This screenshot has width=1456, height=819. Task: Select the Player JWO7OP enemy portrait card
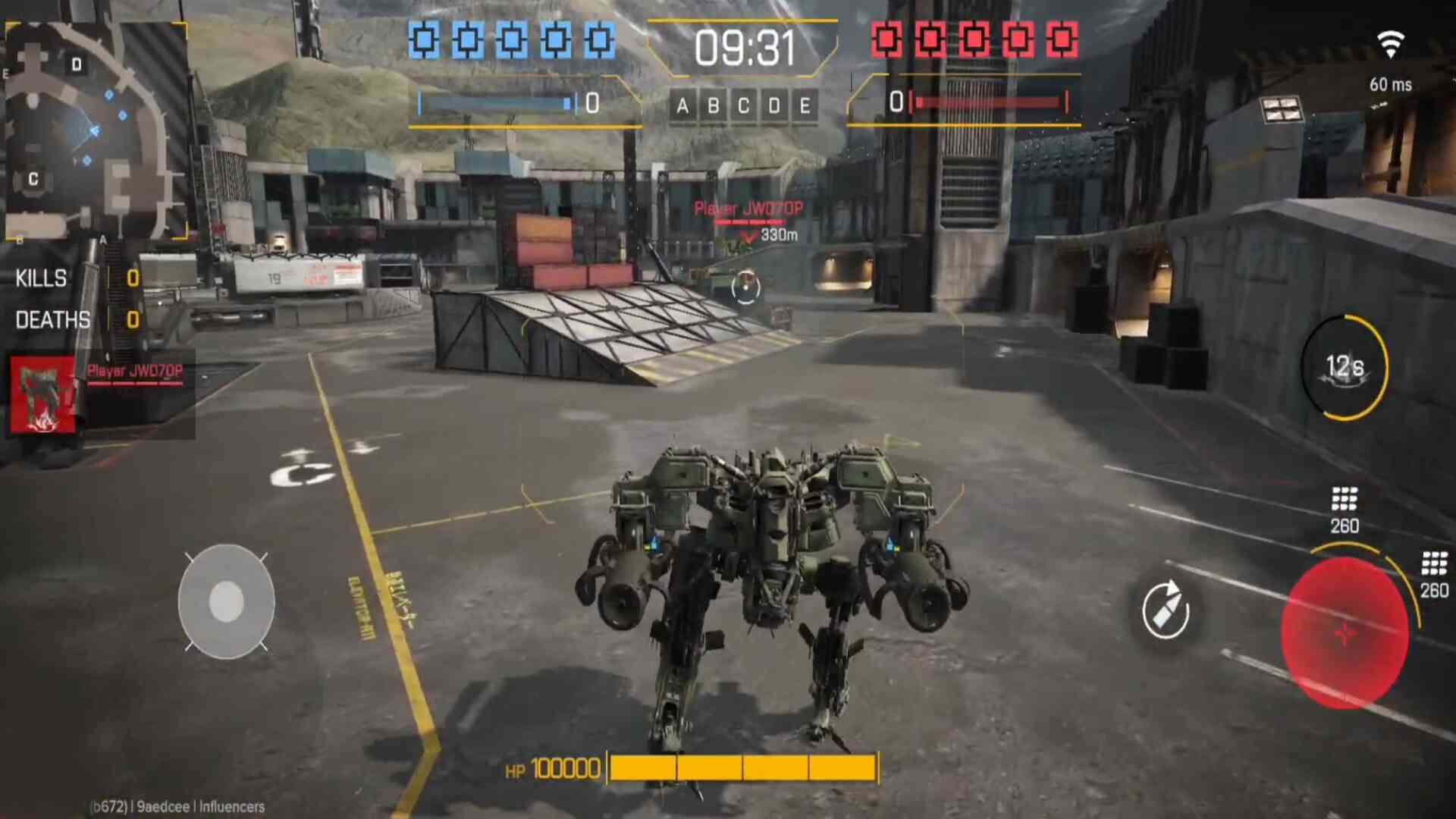point(43,394)
